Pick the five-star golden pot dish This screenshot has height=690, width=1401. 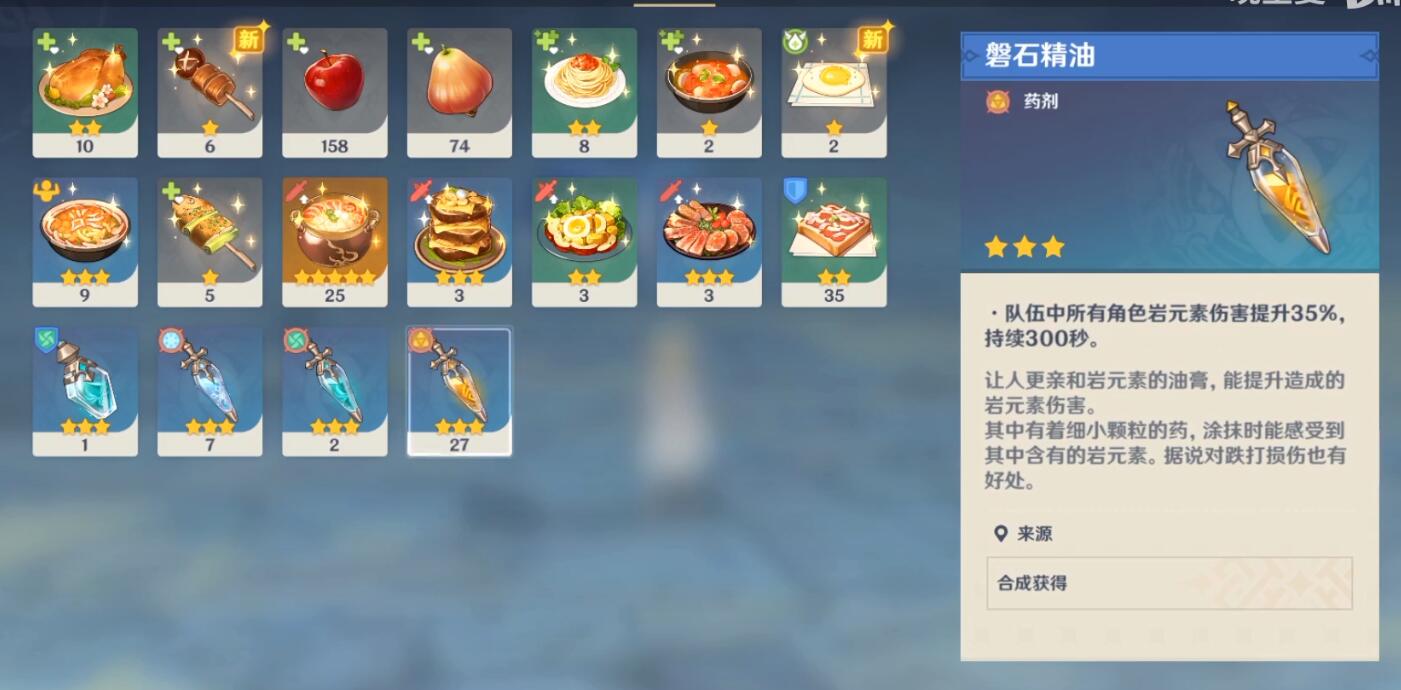(335, 242)
